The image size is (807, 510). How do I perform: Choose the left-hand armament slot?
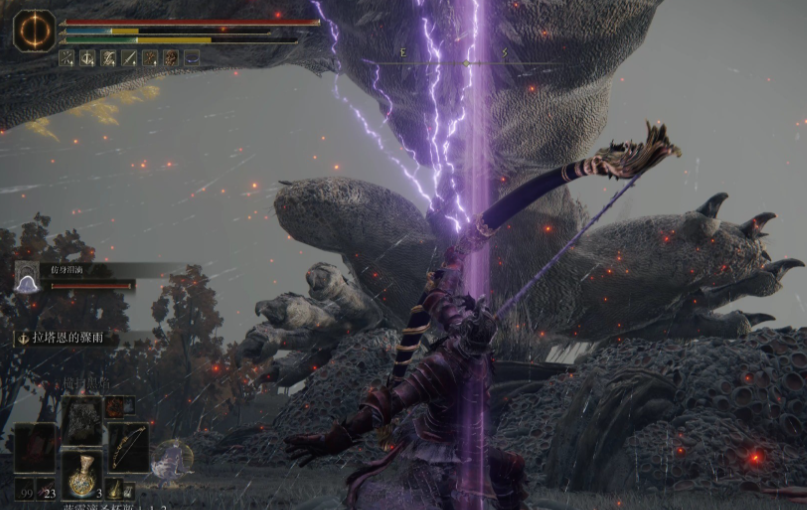tap(35, 447)
